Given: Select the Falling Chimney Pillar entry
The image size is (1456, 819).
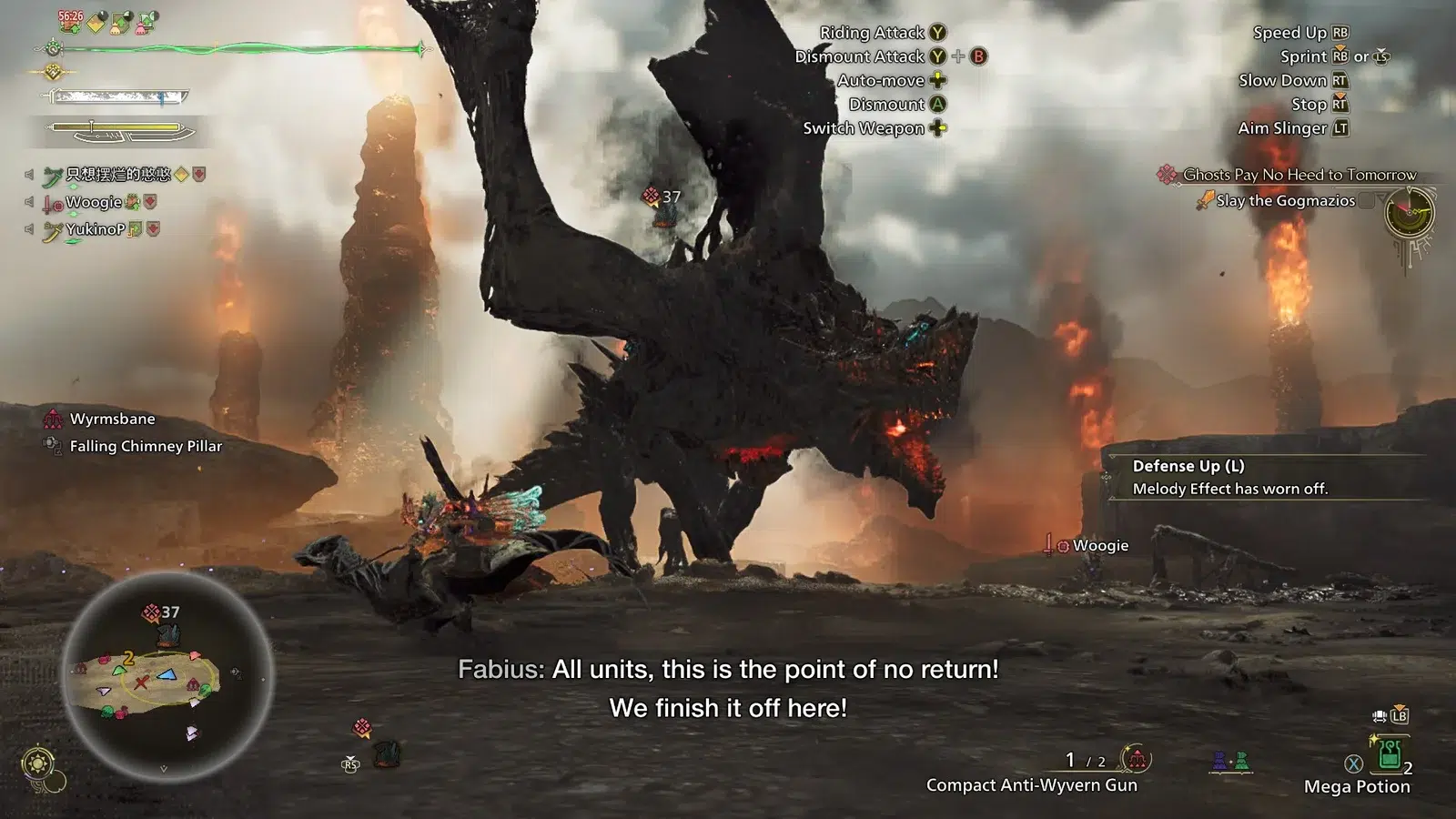Looking at the screenshot, I should (146, 446).
